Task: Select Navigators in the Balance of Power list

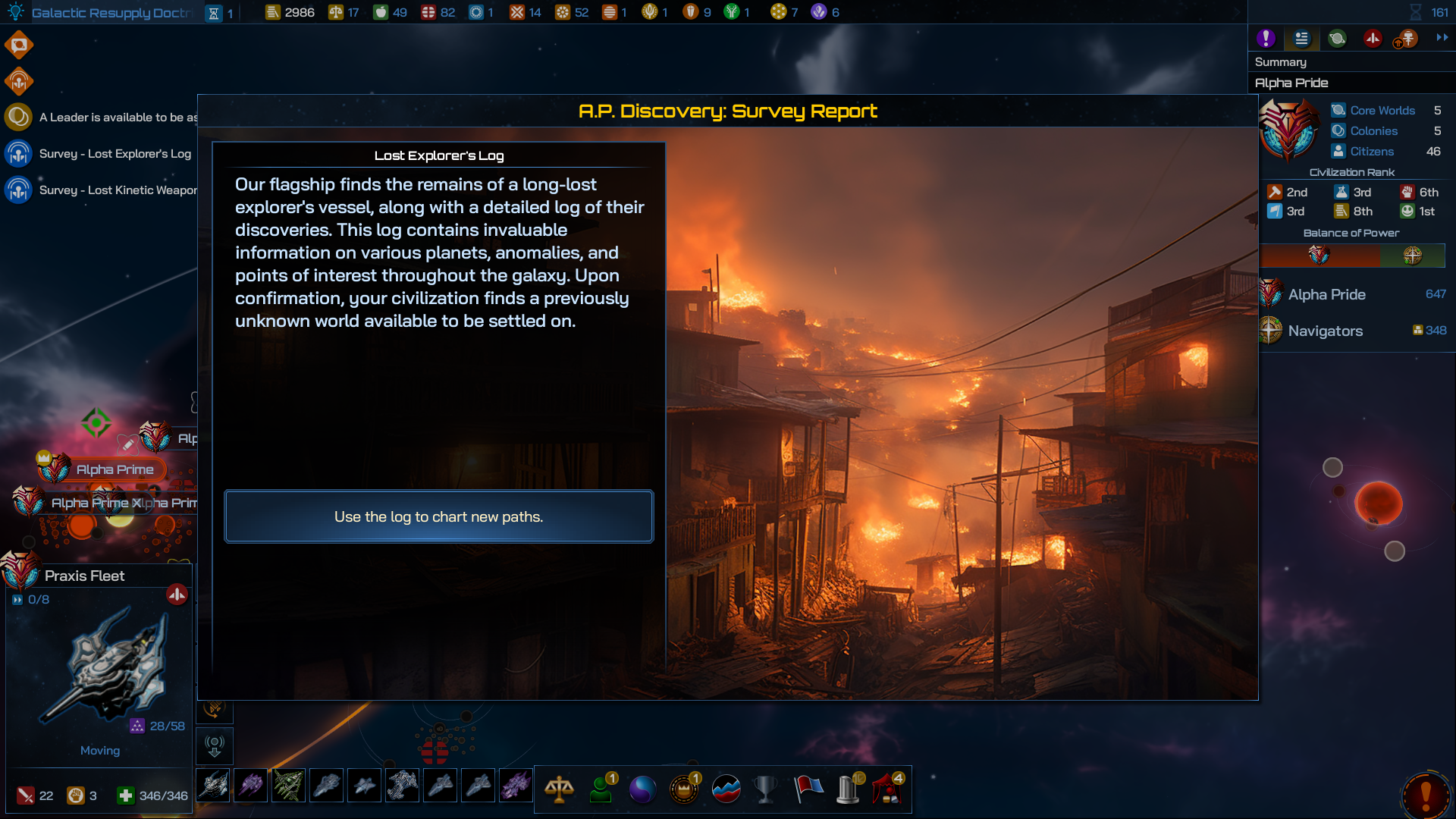Action: coord(1325,331)
